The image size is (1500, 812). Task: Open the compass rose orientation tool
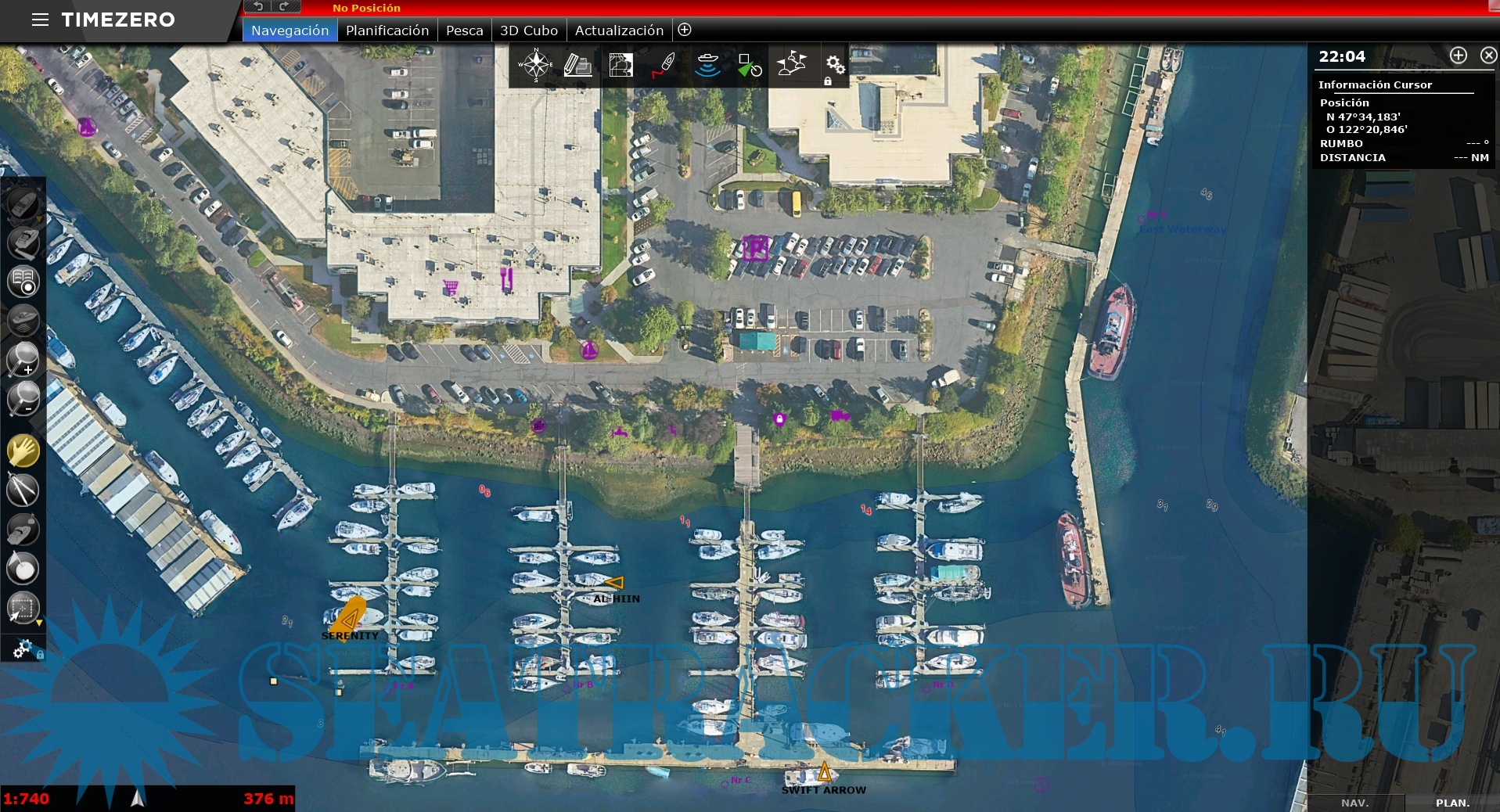click(536, 65)
